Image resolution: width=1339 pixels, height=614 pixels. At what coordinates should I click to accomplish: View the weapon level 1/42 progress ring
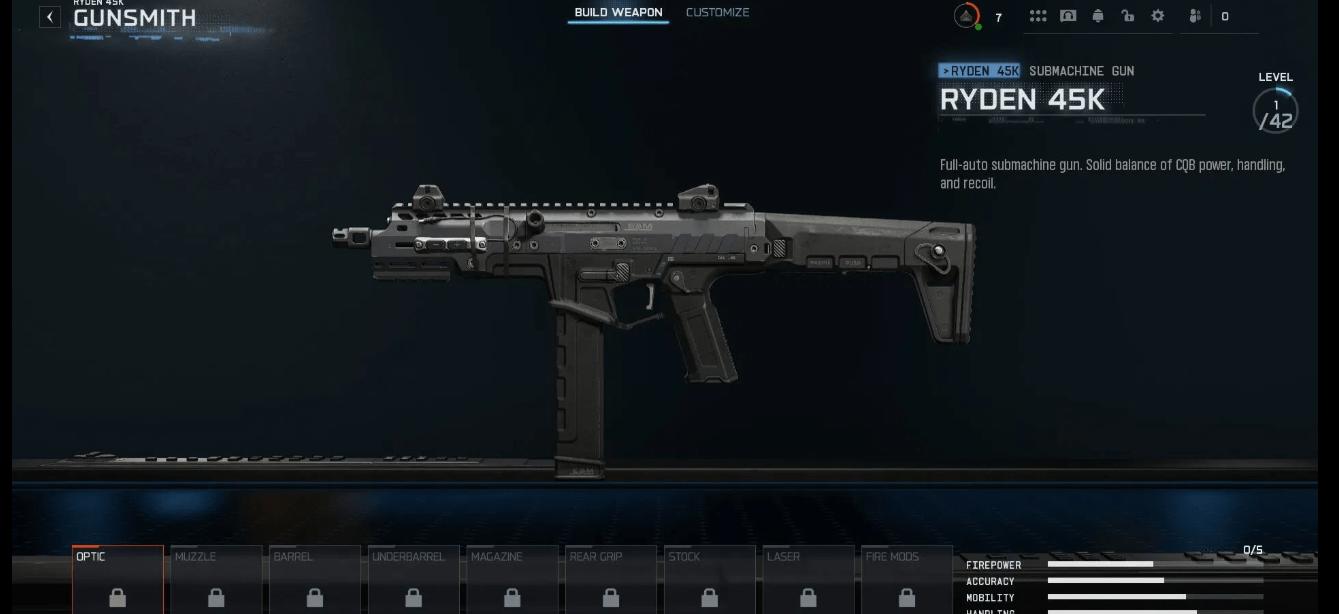point(1275,111)
